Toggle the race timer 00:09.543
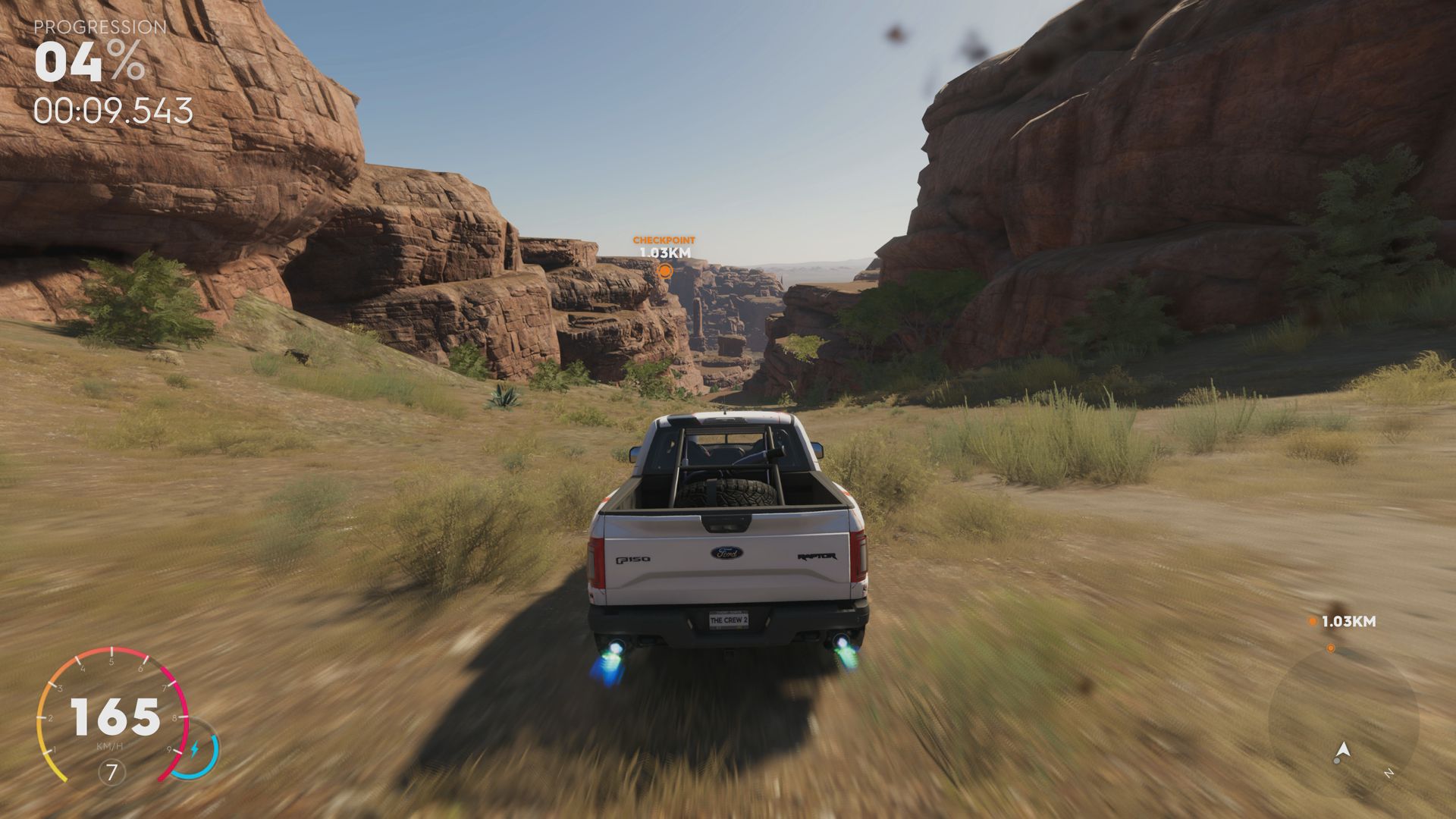 tap(111, 111)
